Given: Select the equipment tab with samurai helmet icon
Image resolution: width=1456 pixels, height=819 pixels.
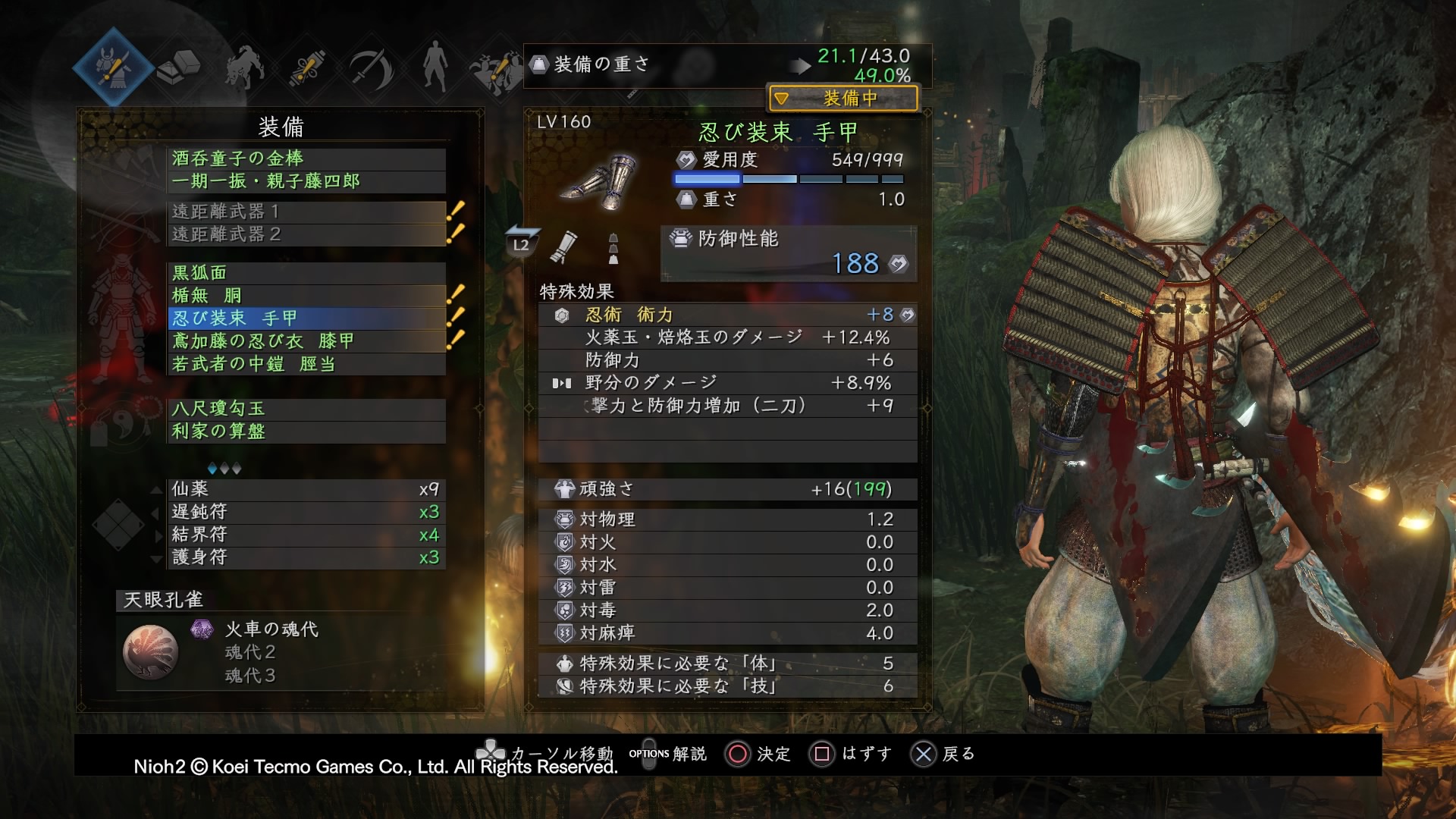Looking at the screenshot, I should 115,67.
